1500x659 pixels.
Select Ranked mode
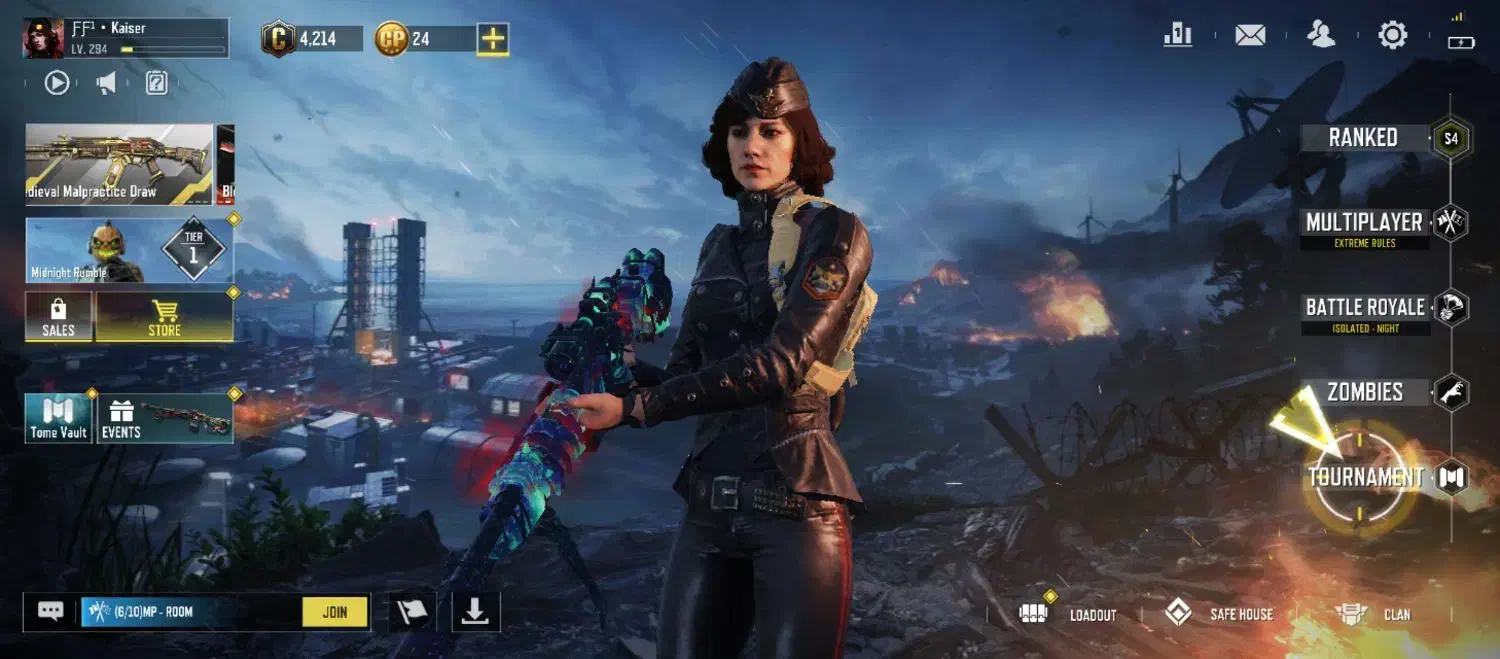[x=1364, y=138]
